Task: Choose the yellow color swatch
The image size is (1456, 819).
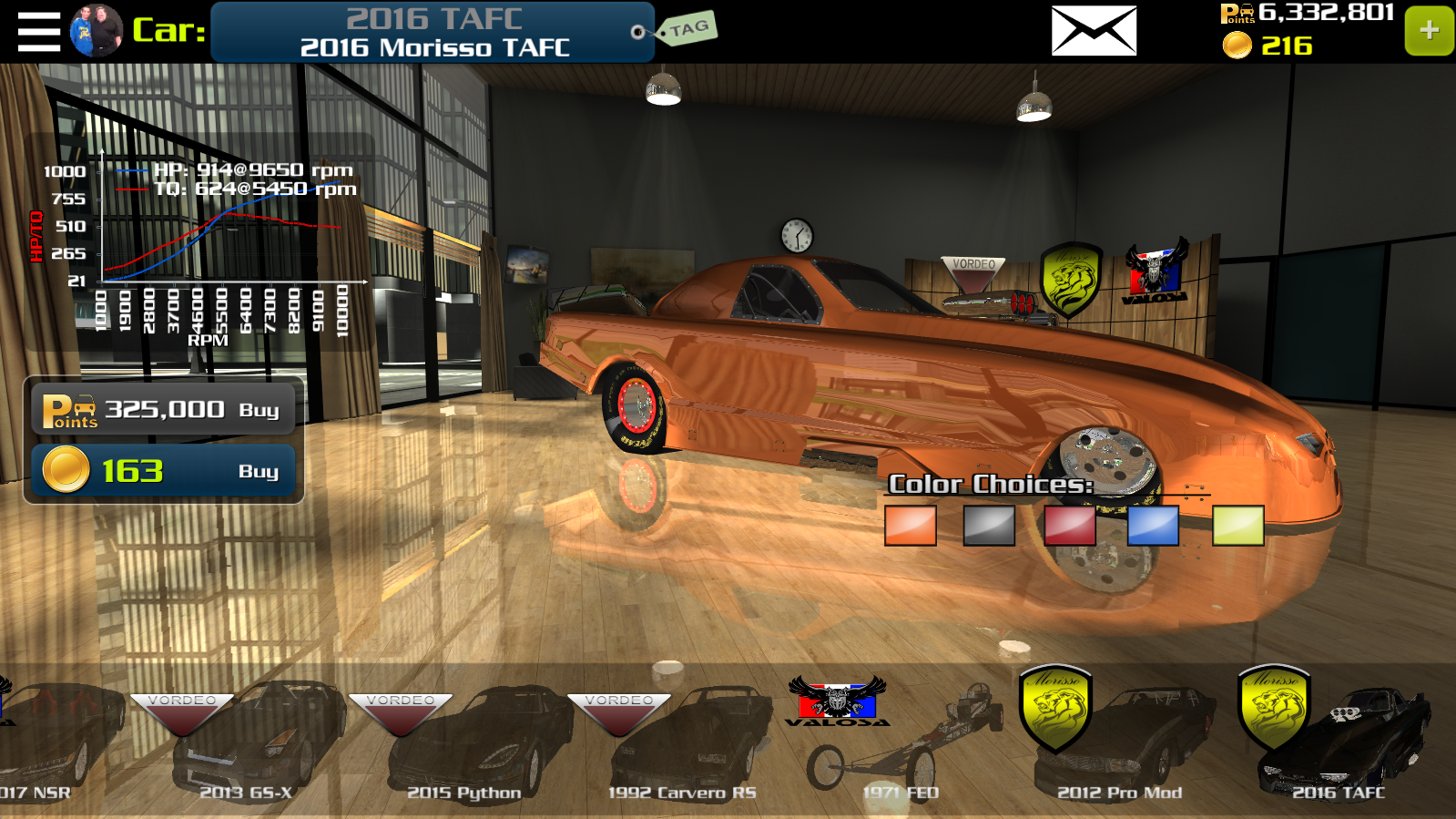Action: point(1237,526)
